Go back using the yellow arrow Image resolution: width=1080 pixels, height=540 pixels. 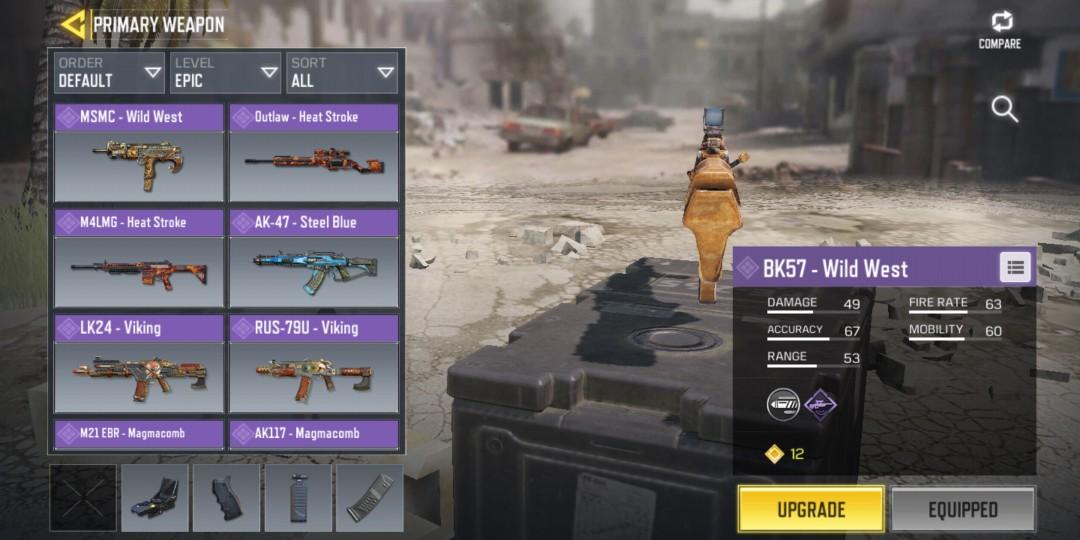pos(72,24)
